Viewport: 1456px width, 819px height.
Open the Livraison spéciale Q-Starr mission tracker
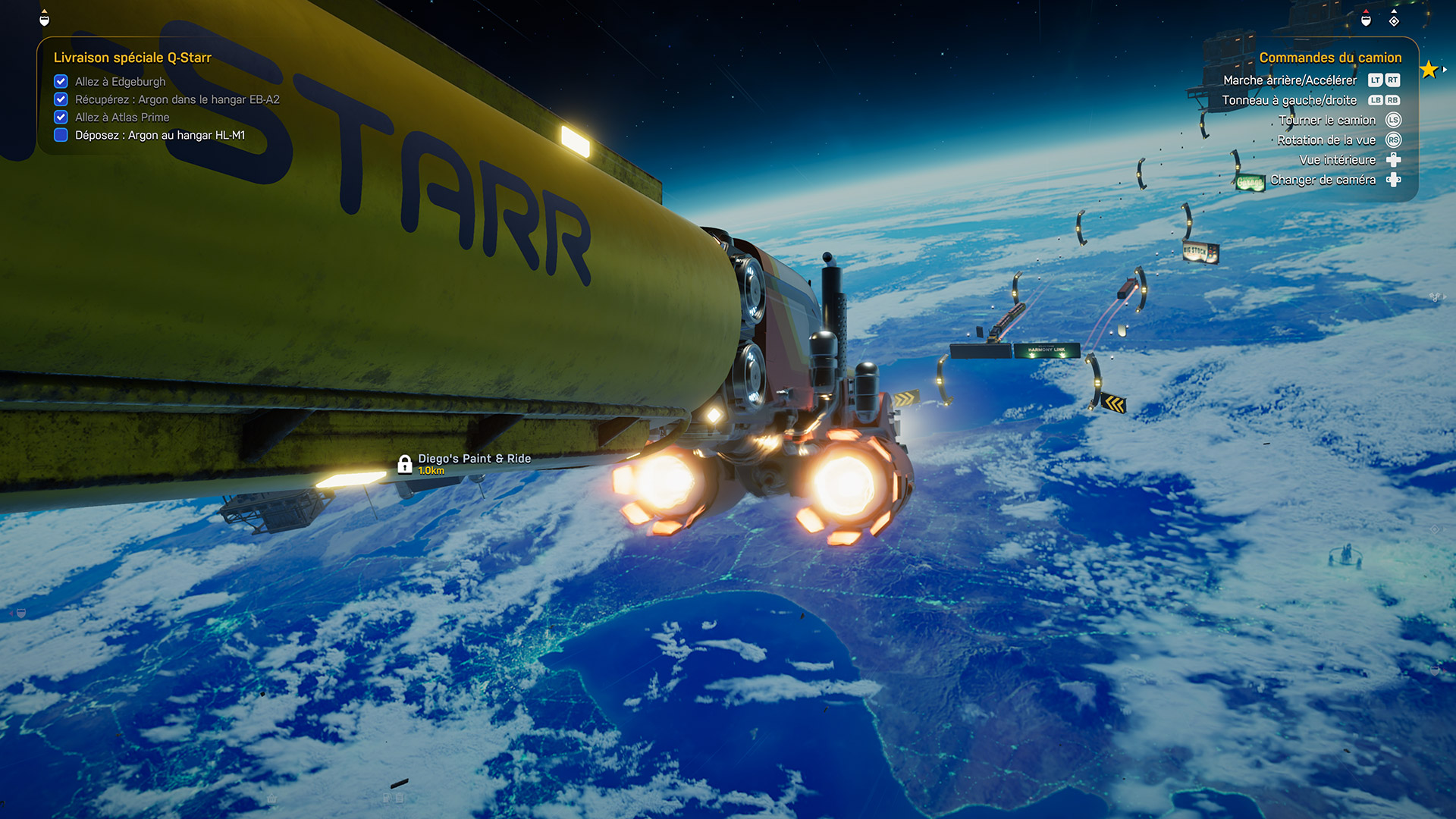tap(132, 58)
